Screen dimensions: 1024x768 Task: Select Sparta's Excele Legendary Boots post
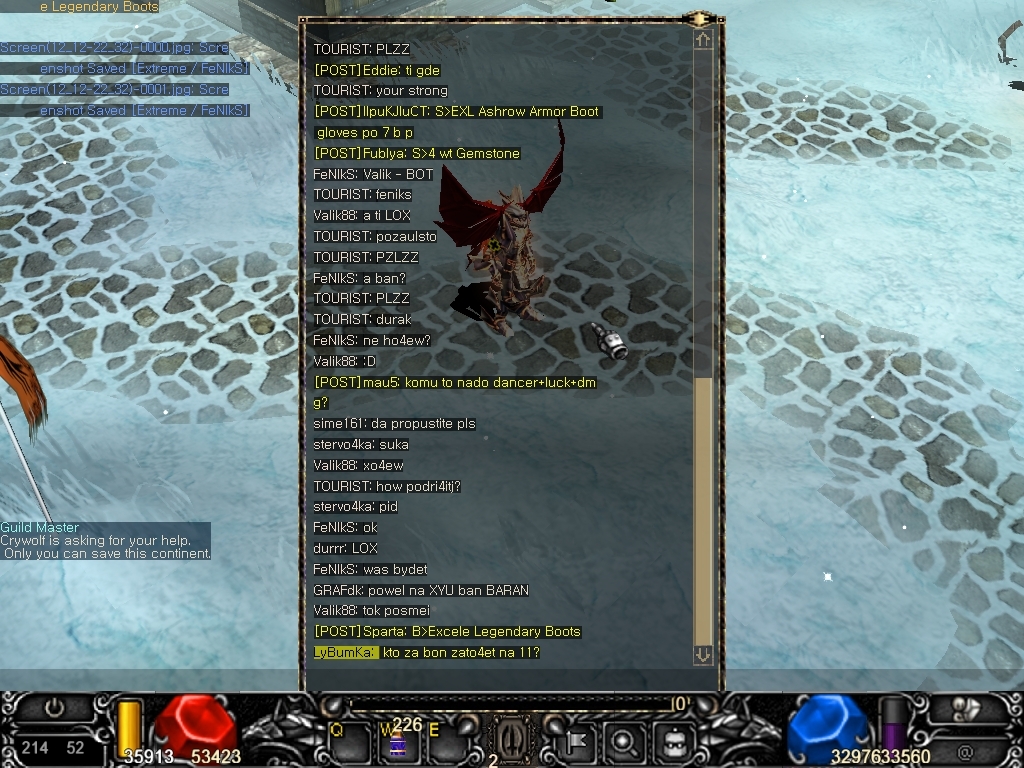pyautogui.click(x=447, y=631)
